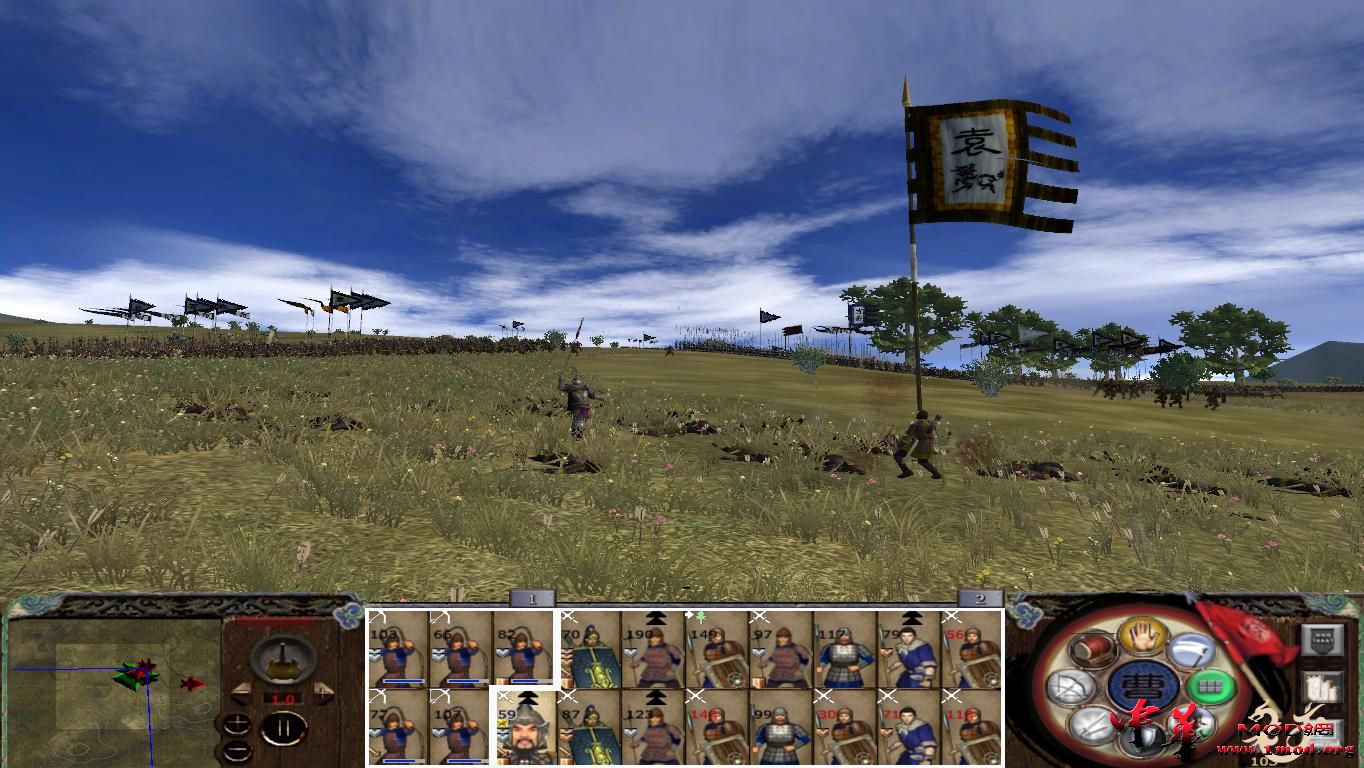Select army group tab 1
Screen dimensions: 1364x768
(x=530, y=596)
